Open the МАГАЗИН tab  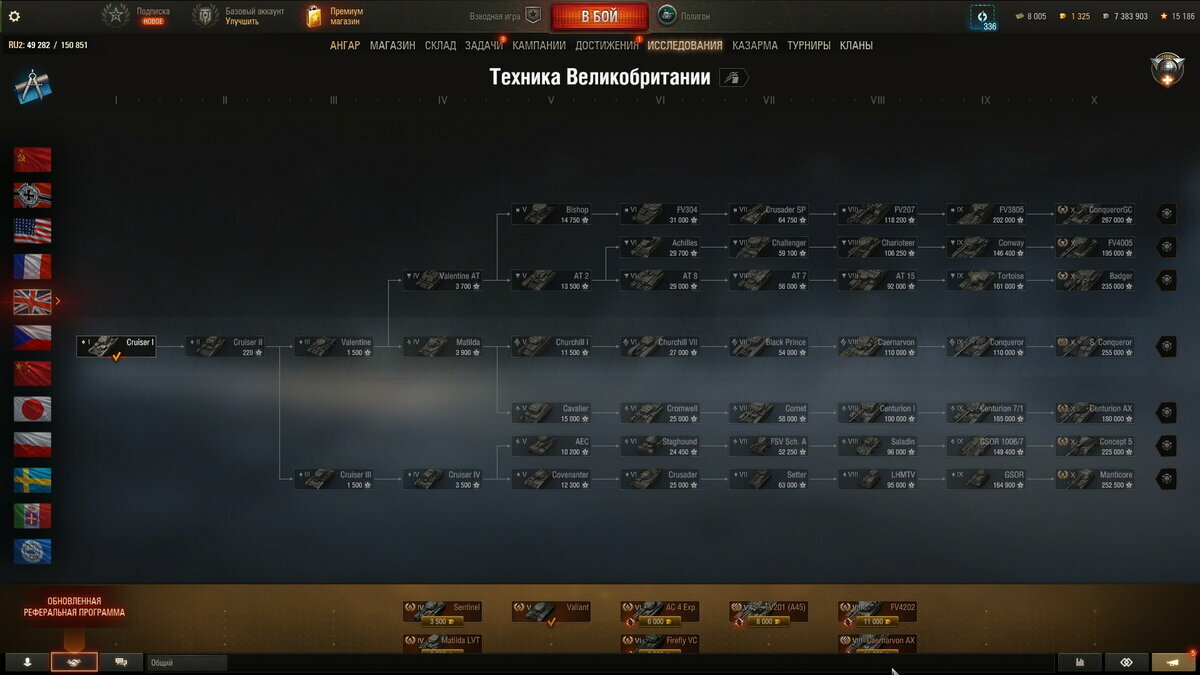(x=392, y=45)
